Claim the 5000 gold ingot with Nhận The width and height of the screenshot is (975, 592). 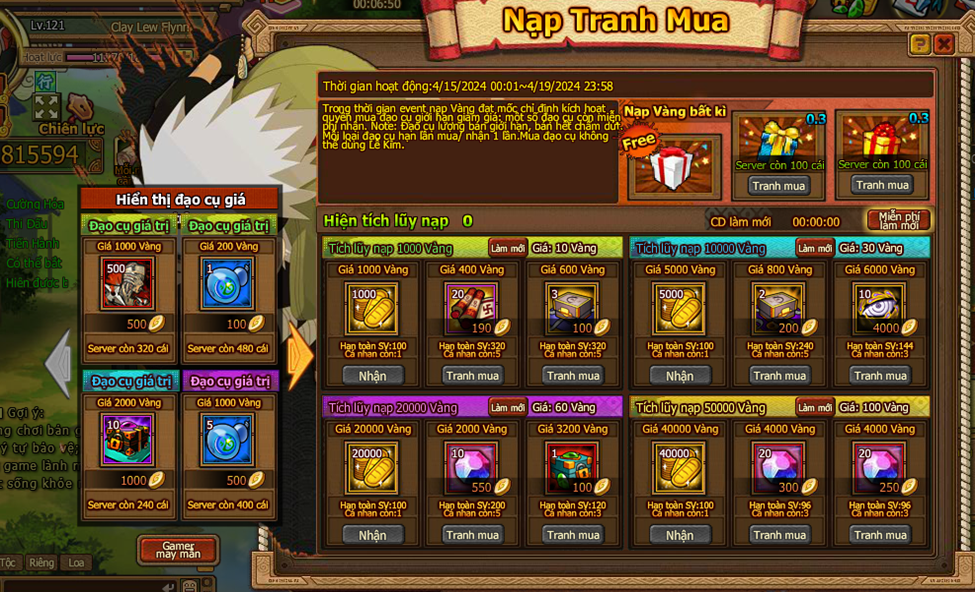679,376
